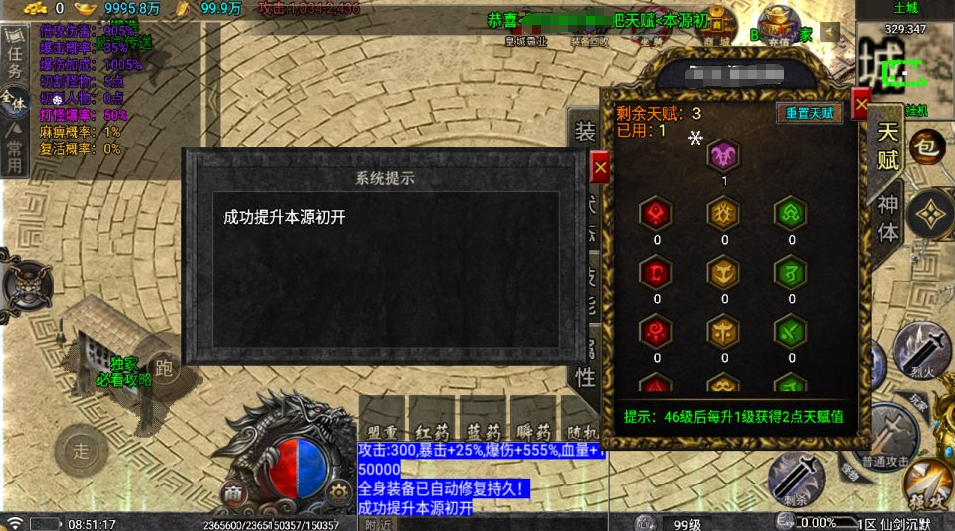The image size is (955, 531).
Task: Open the gear settings icon by the orb
Action: (x=338, y=490)
